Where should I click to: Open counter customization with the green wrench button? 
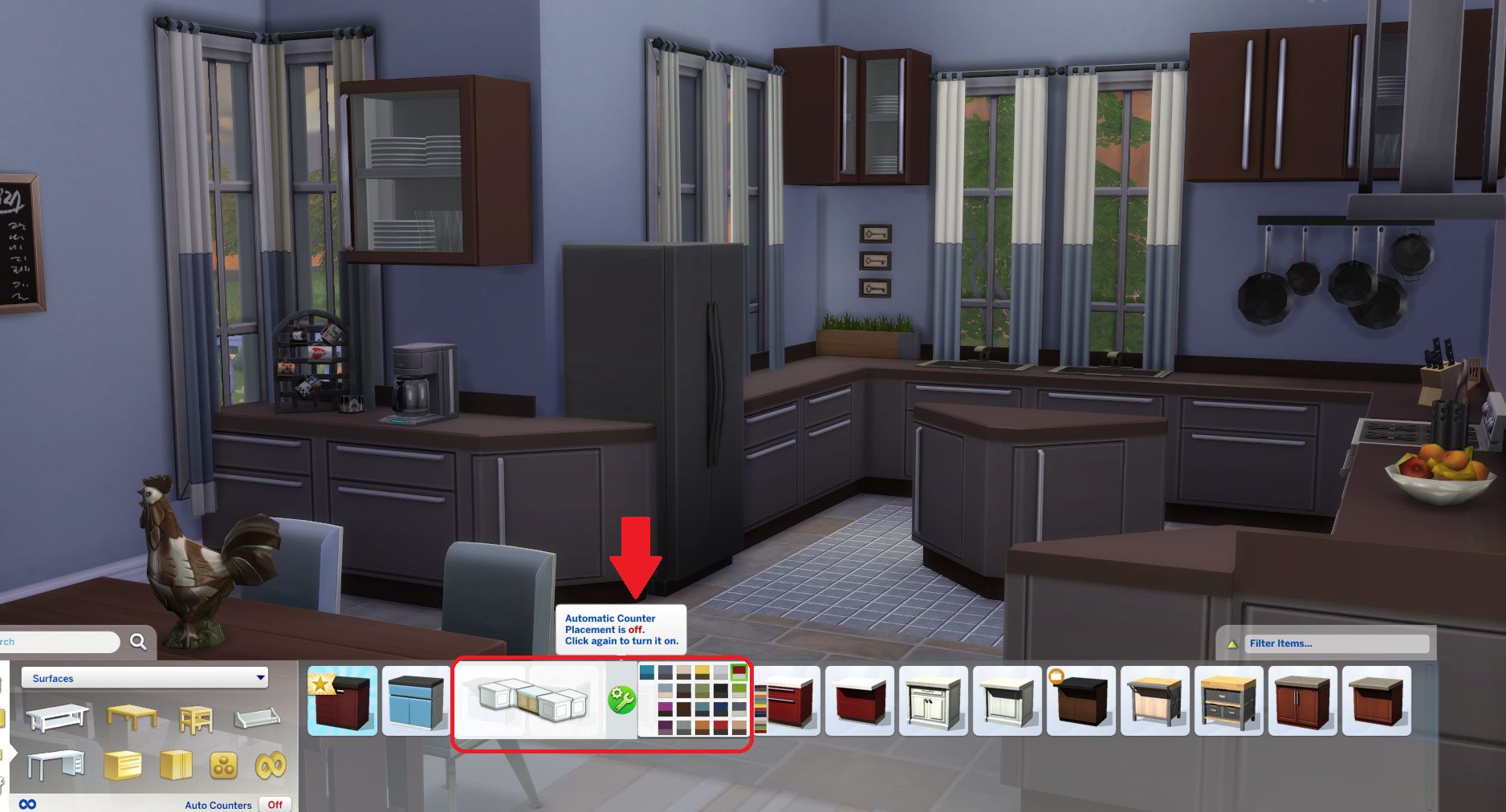pyautogui.click(x=623, y=699)
